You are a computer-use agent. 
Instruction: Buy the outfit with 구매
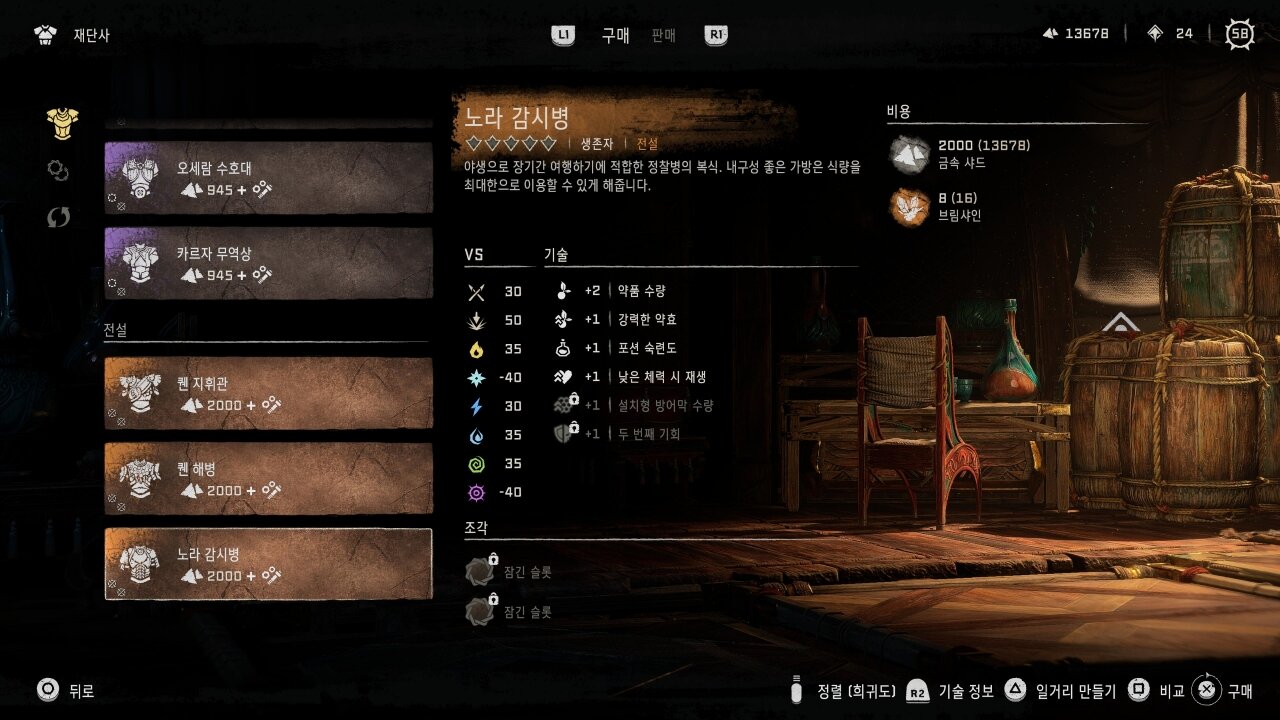pyautogui.click(x=1224, y=690)
